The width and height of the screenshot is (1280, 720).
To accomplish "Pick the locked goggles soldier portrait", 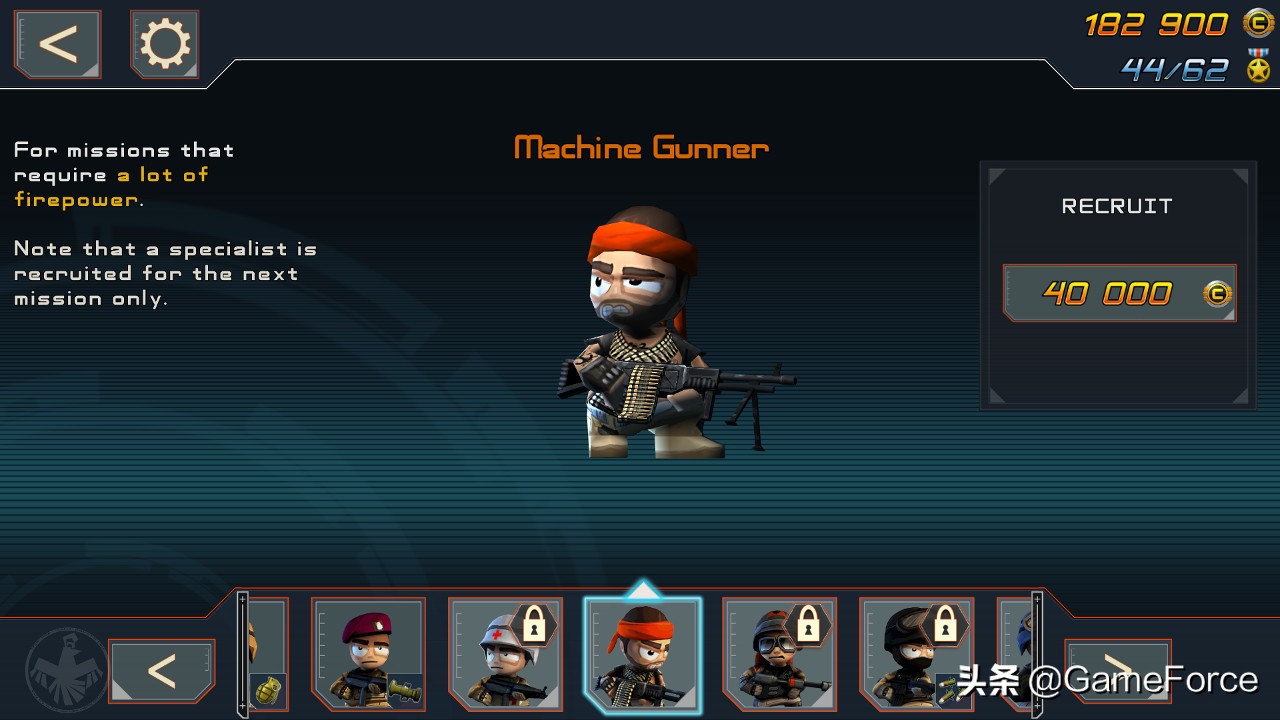I will coord(780,654).
